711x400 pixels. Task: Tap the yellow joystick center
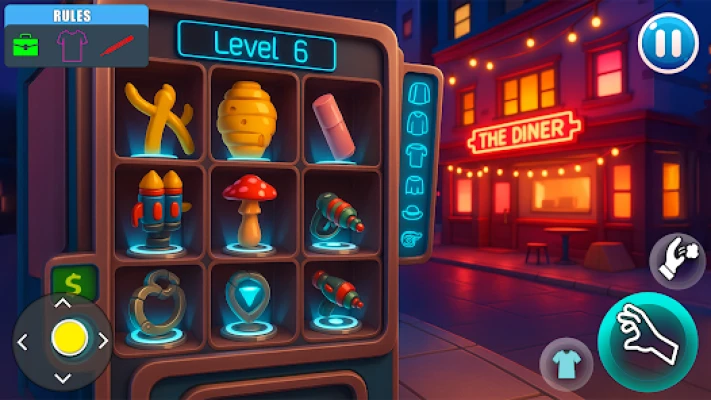pyautogui.click(x=68, y=338)
